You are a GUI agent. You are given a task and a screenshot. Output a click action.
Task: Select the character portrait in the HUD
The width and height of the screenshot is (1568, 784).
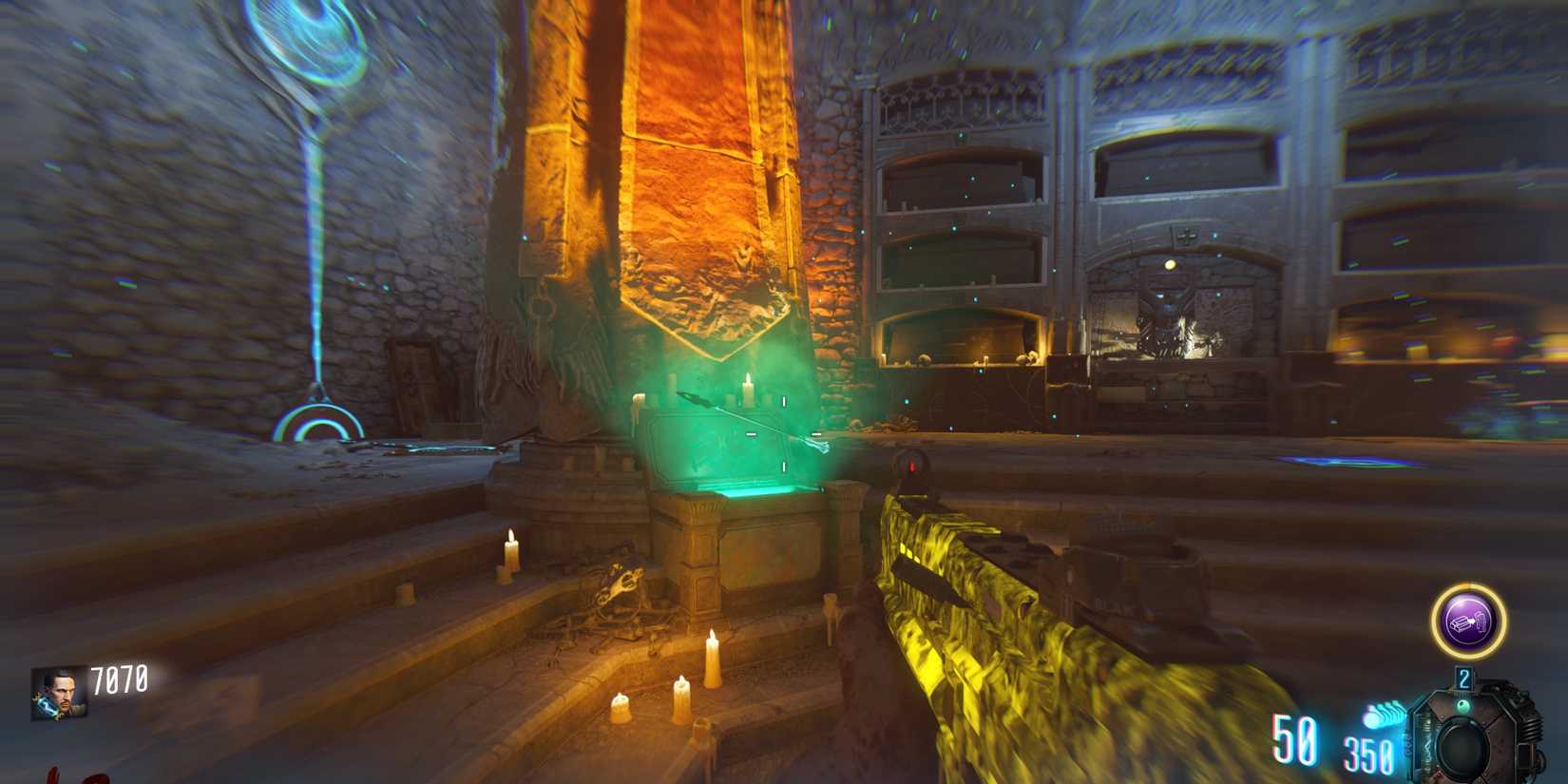(59, 695)
